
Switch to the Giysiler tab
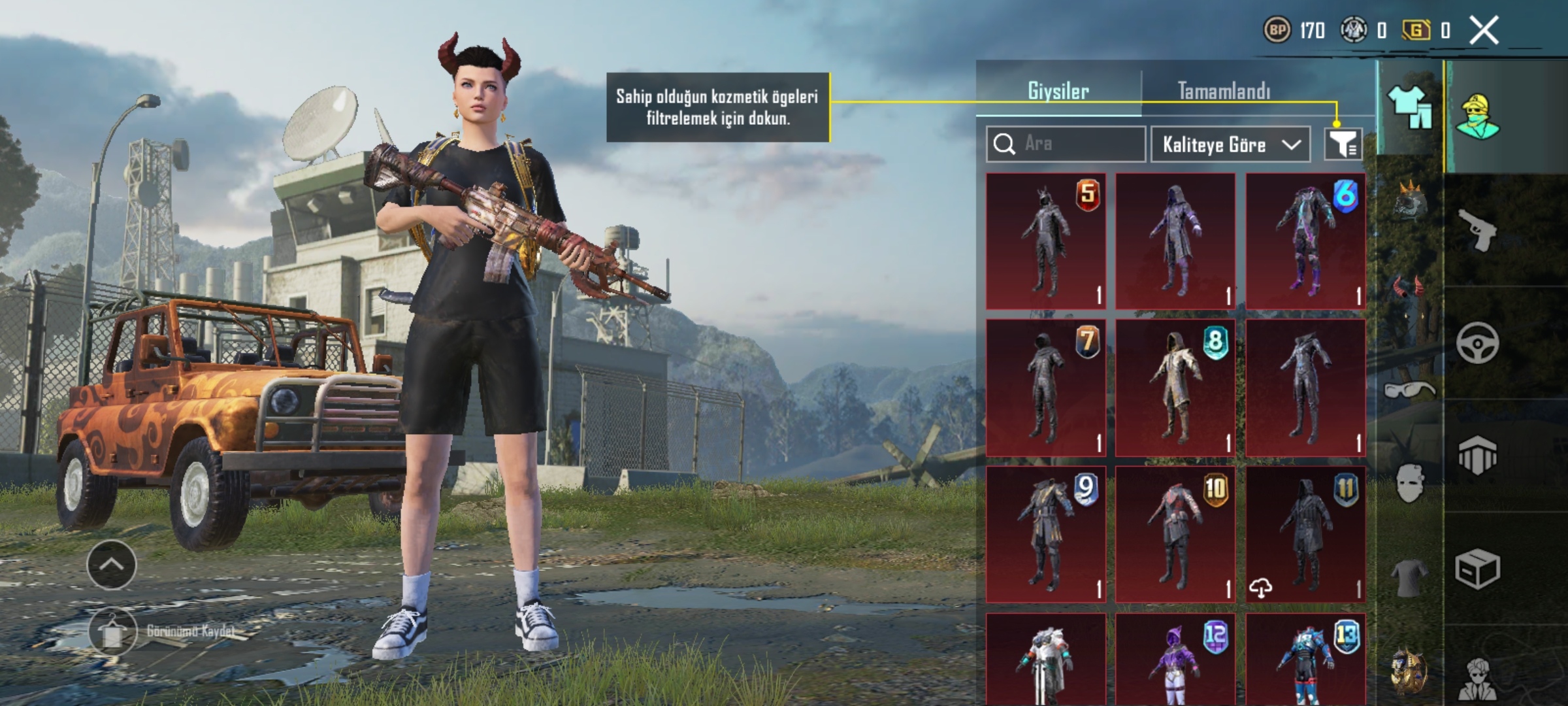click(1058, 91)
